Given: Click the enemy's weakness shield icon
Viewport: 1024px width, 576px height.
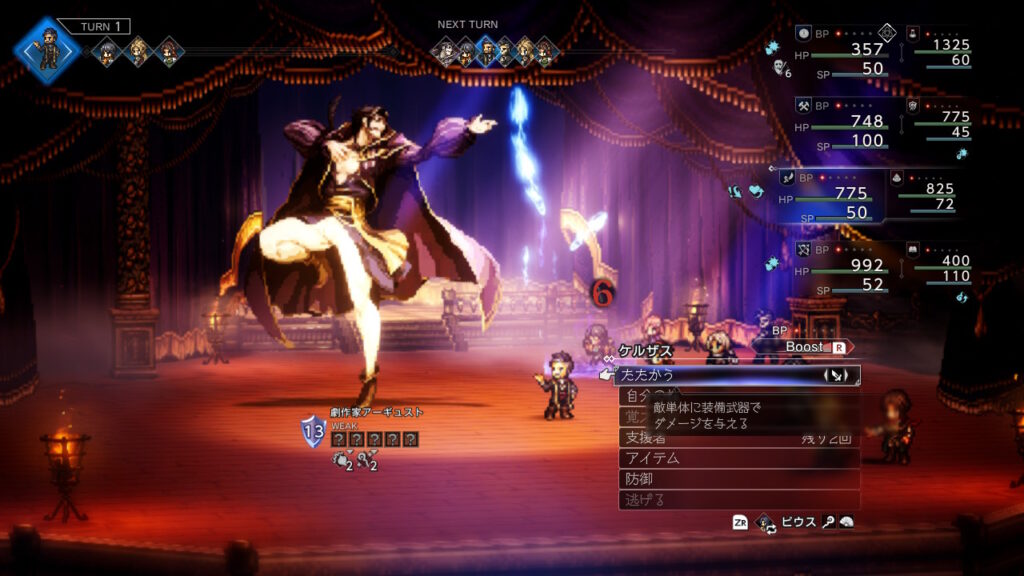Looking at the screenshot, I should pyautogui.click(x=313, y=431).
